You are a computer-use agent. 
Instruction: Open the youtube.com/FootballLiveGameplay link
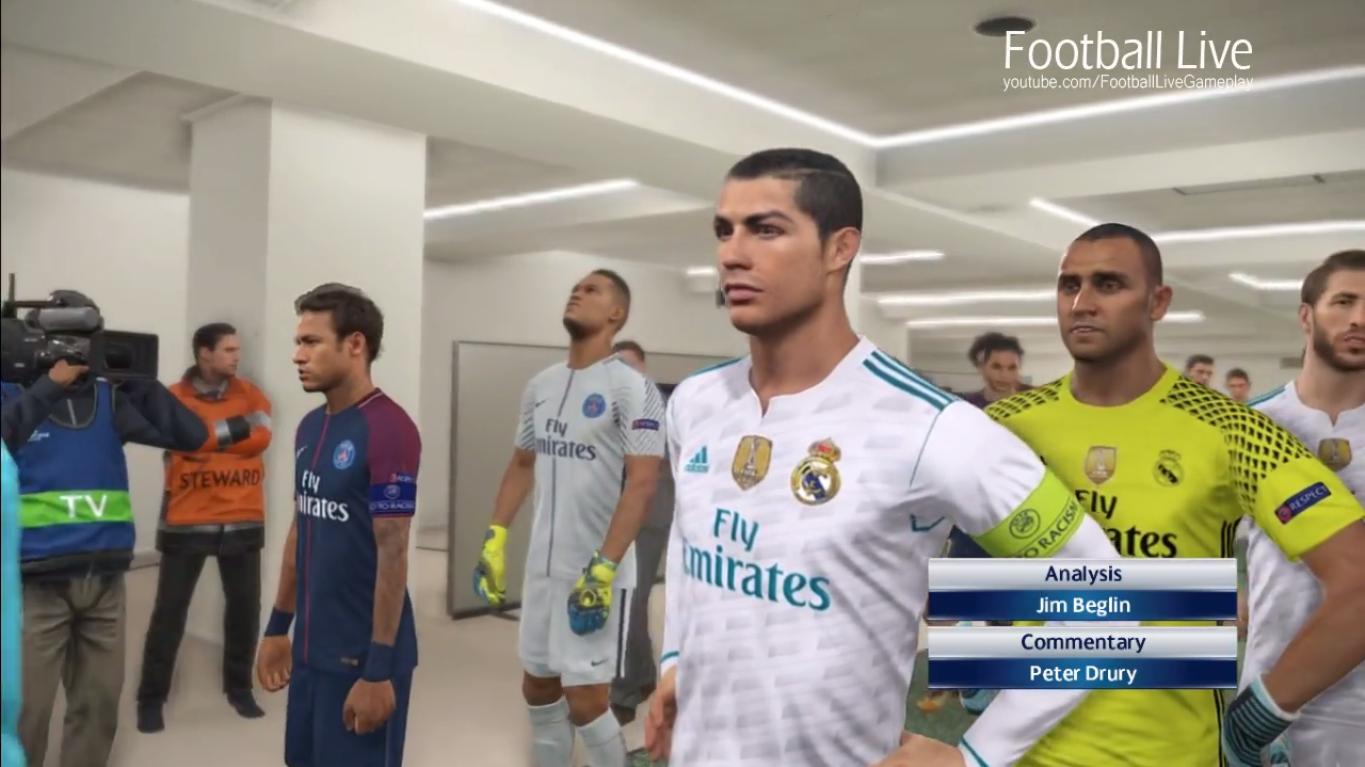click(x=1126, y=84)
